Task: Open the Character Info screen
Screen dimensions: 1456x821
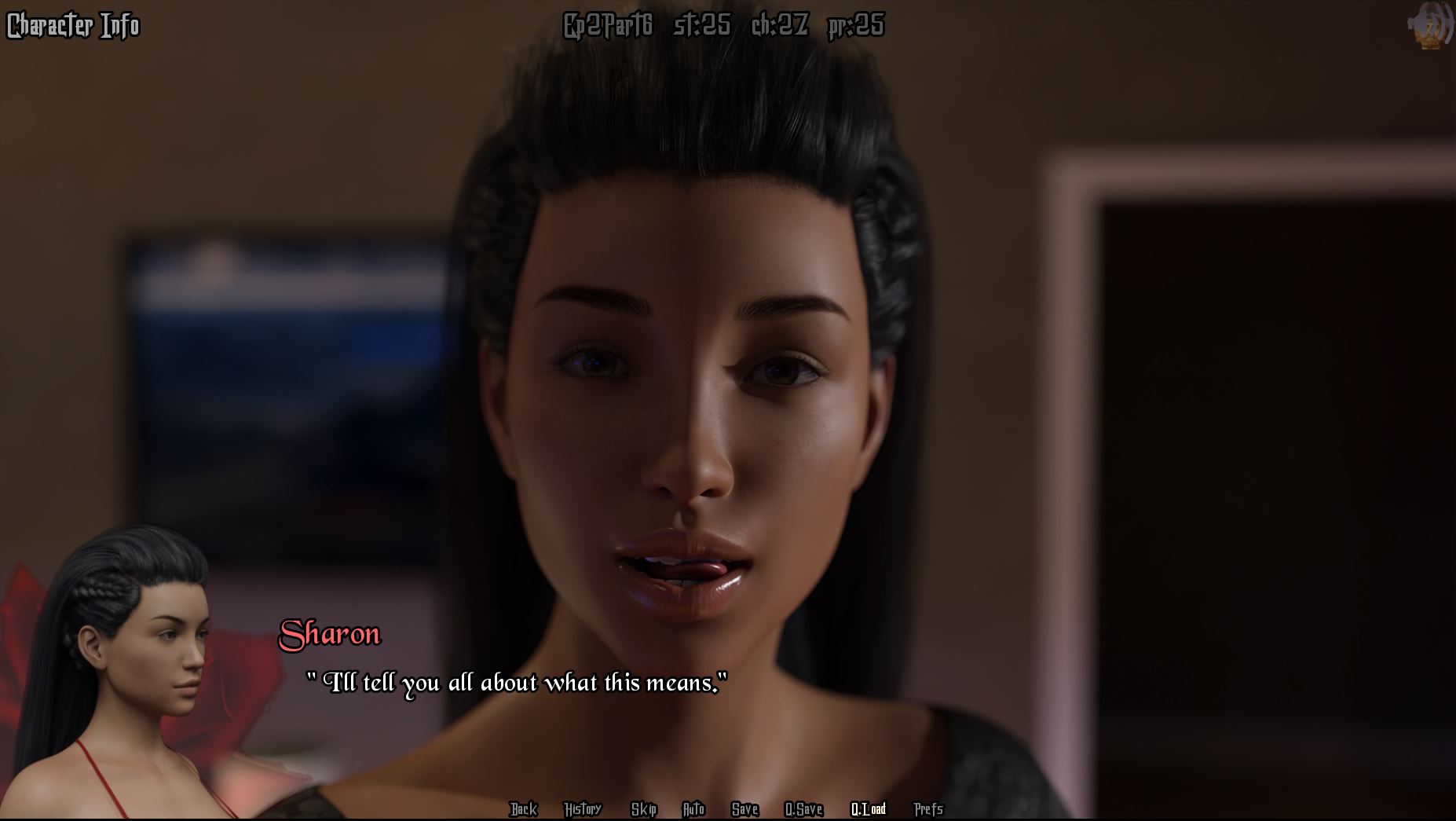Action: tap(73, 25)
